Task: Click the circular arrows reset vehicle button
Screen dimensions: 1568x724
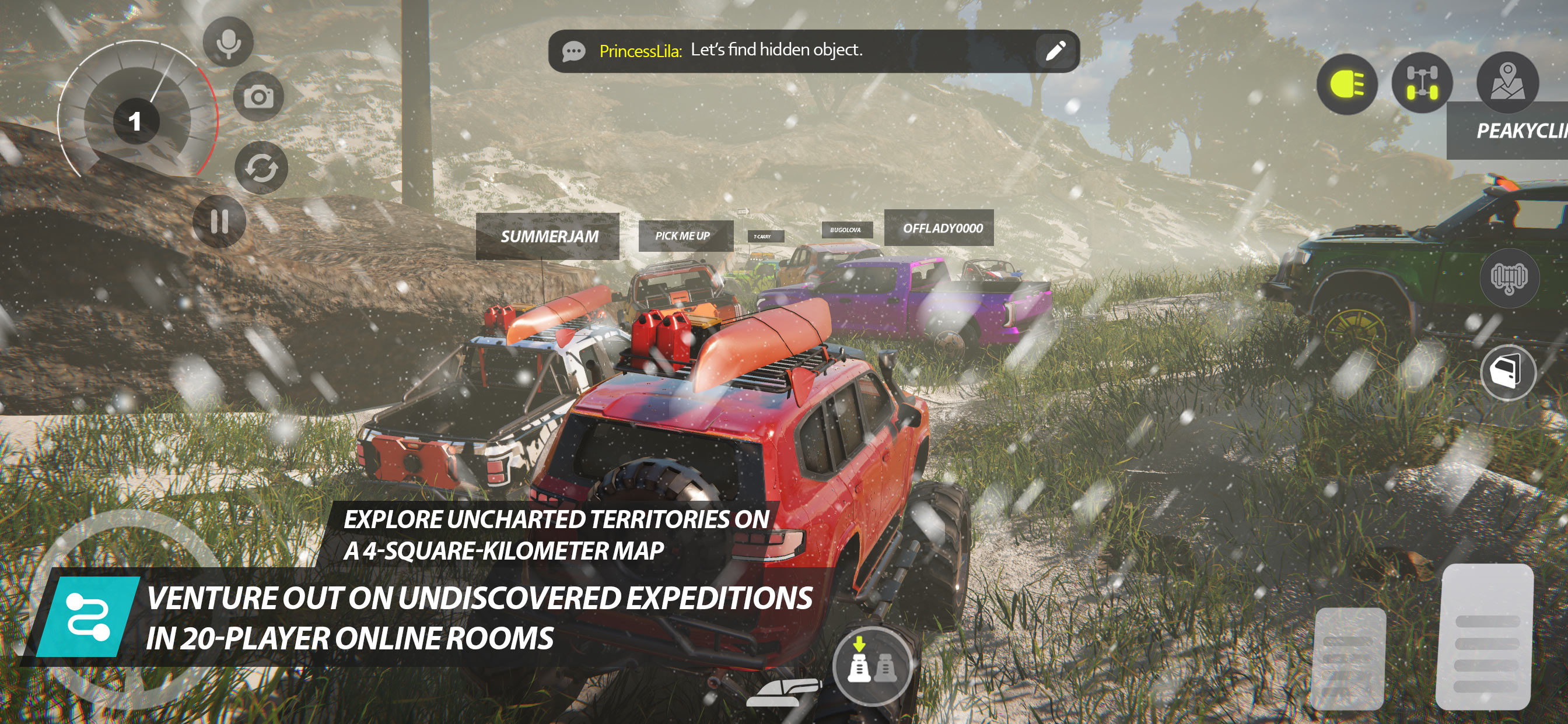Action: (262, 168)
